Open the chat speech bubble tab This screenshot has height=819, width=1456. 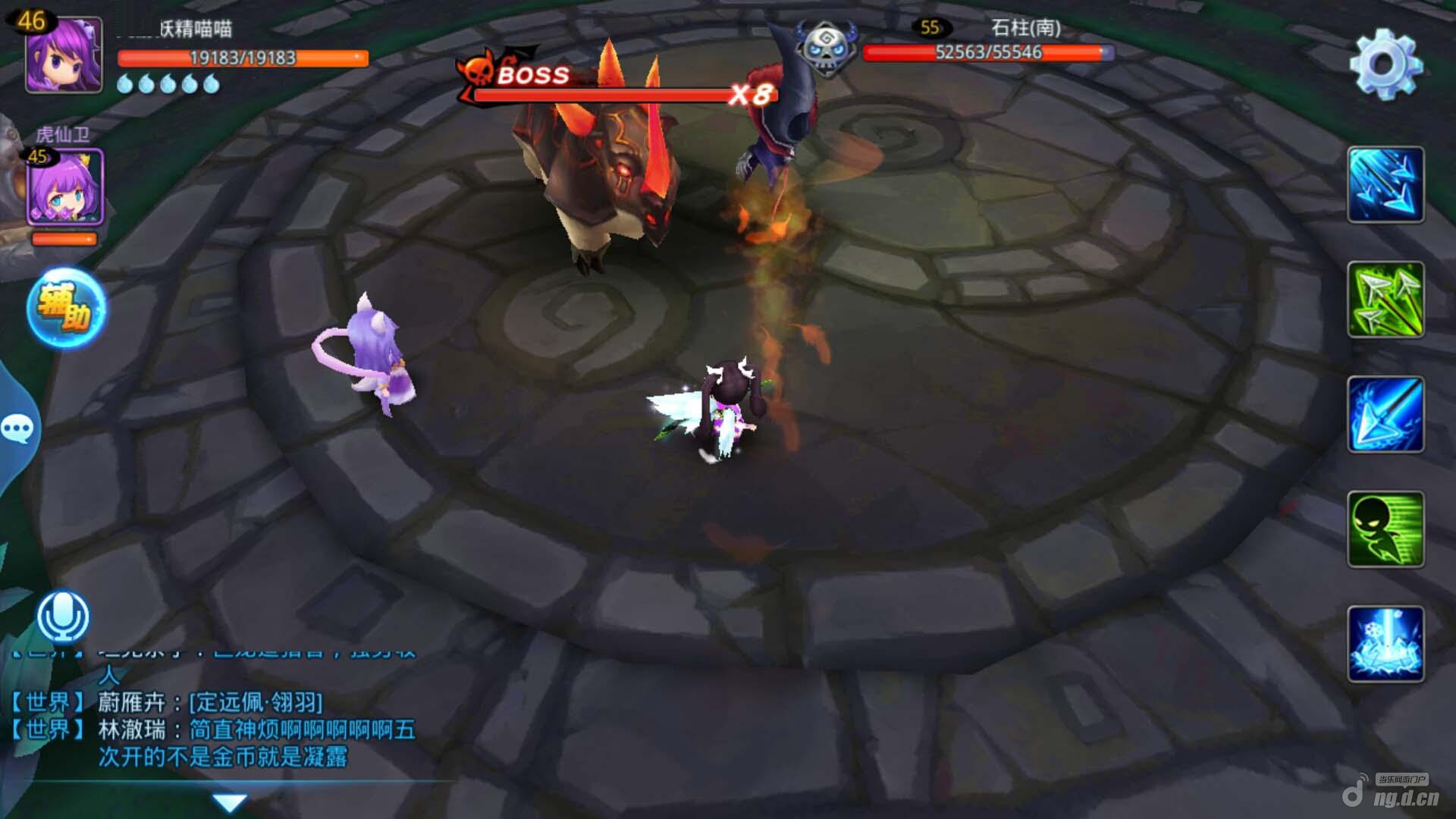(x=17, y=428)
